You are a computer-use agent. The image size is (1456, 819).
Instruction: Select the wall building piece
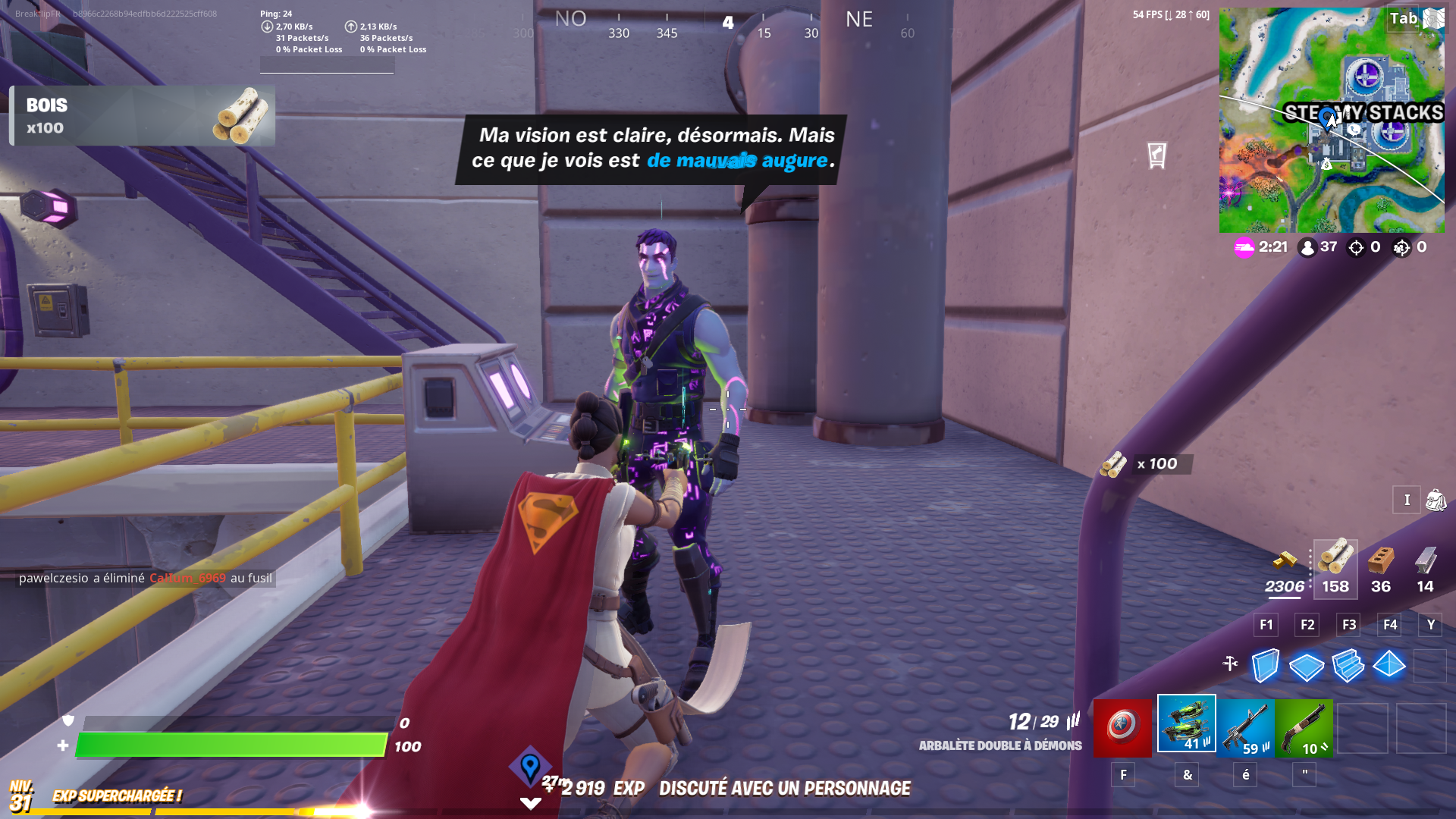(1265, 666)
